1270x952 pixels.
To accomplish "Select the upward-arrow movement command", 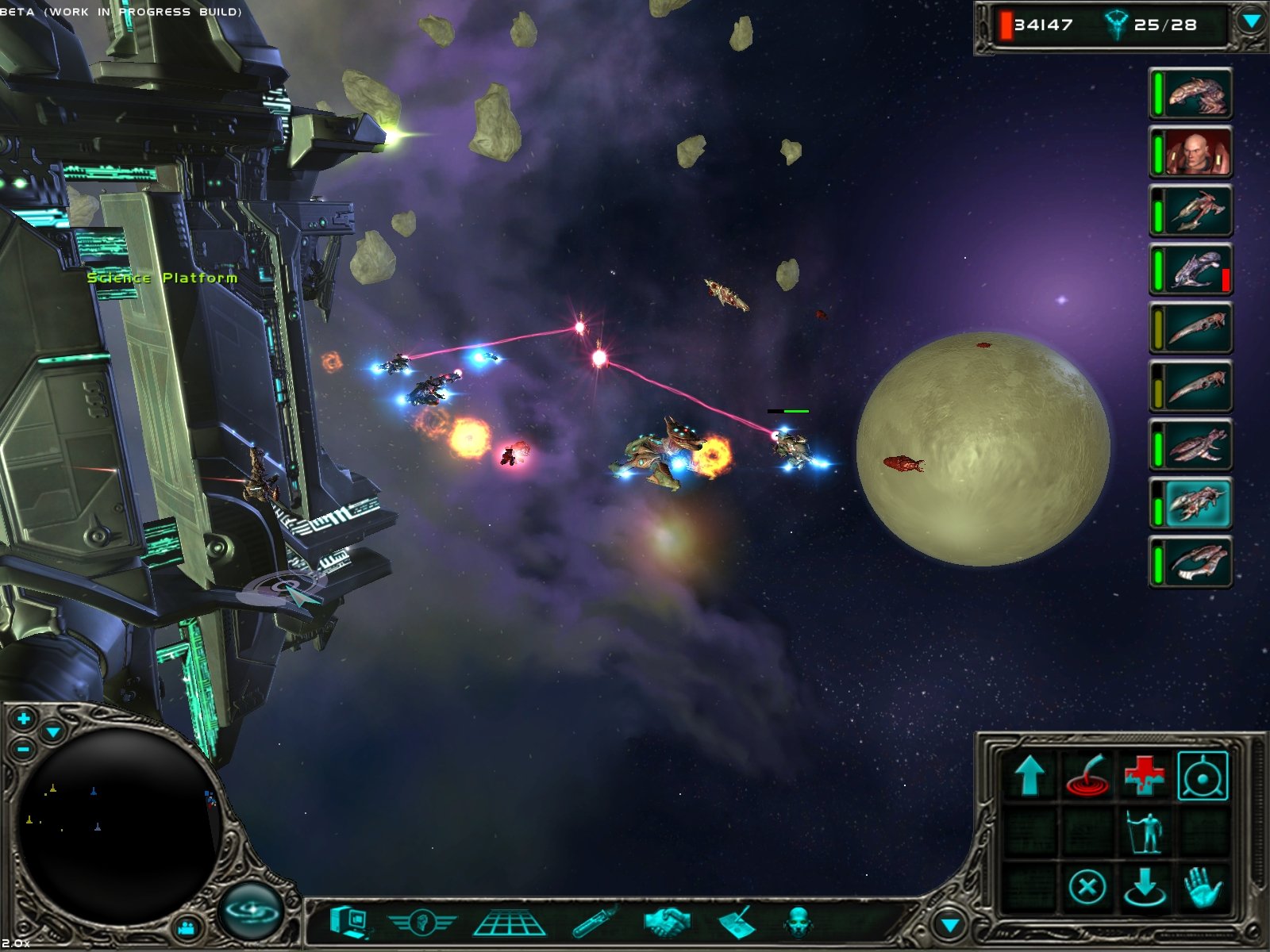I will click(1029, 776).
